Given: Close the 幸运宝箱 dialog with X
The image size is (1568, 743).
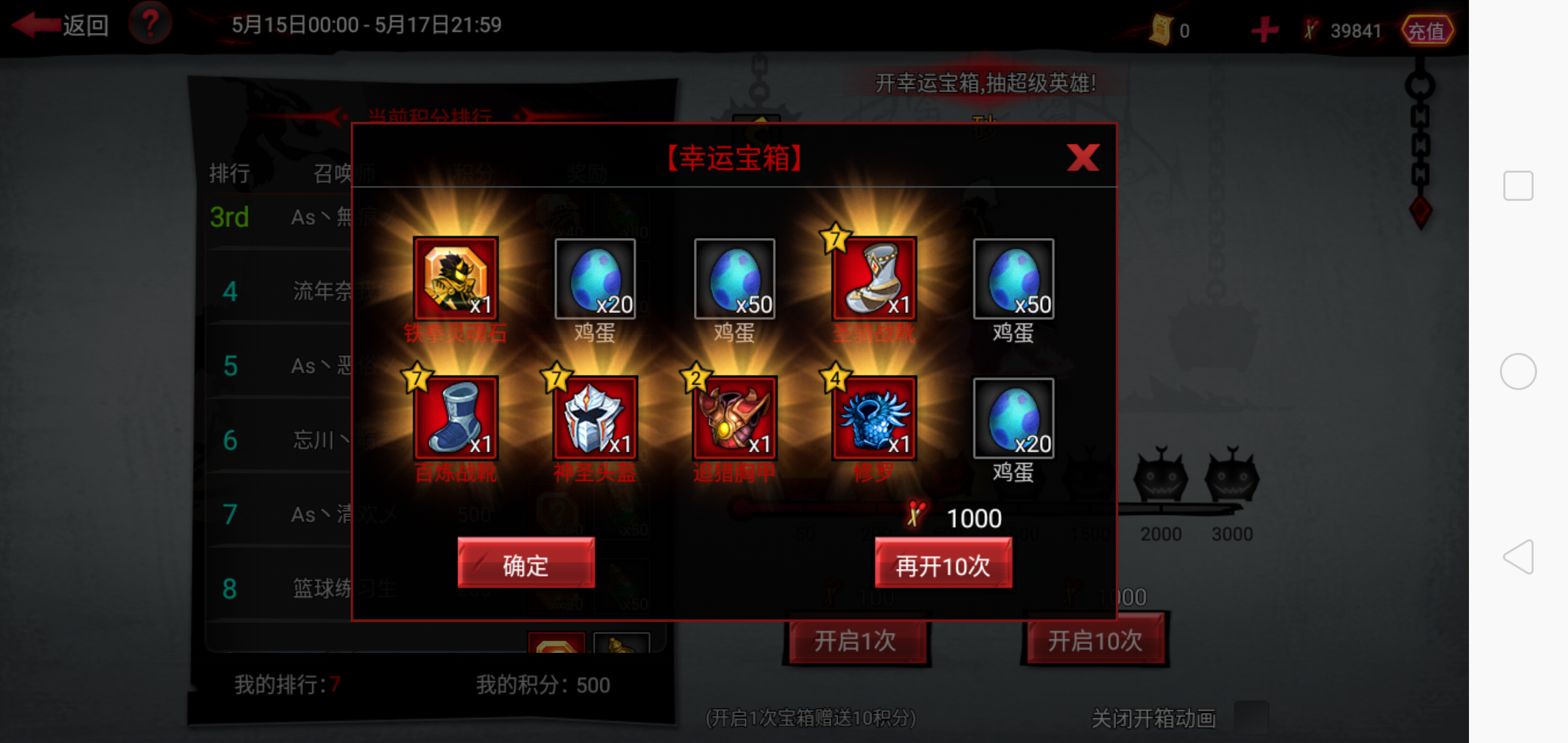Looking at the screenshot, I should click(1083, 158).
